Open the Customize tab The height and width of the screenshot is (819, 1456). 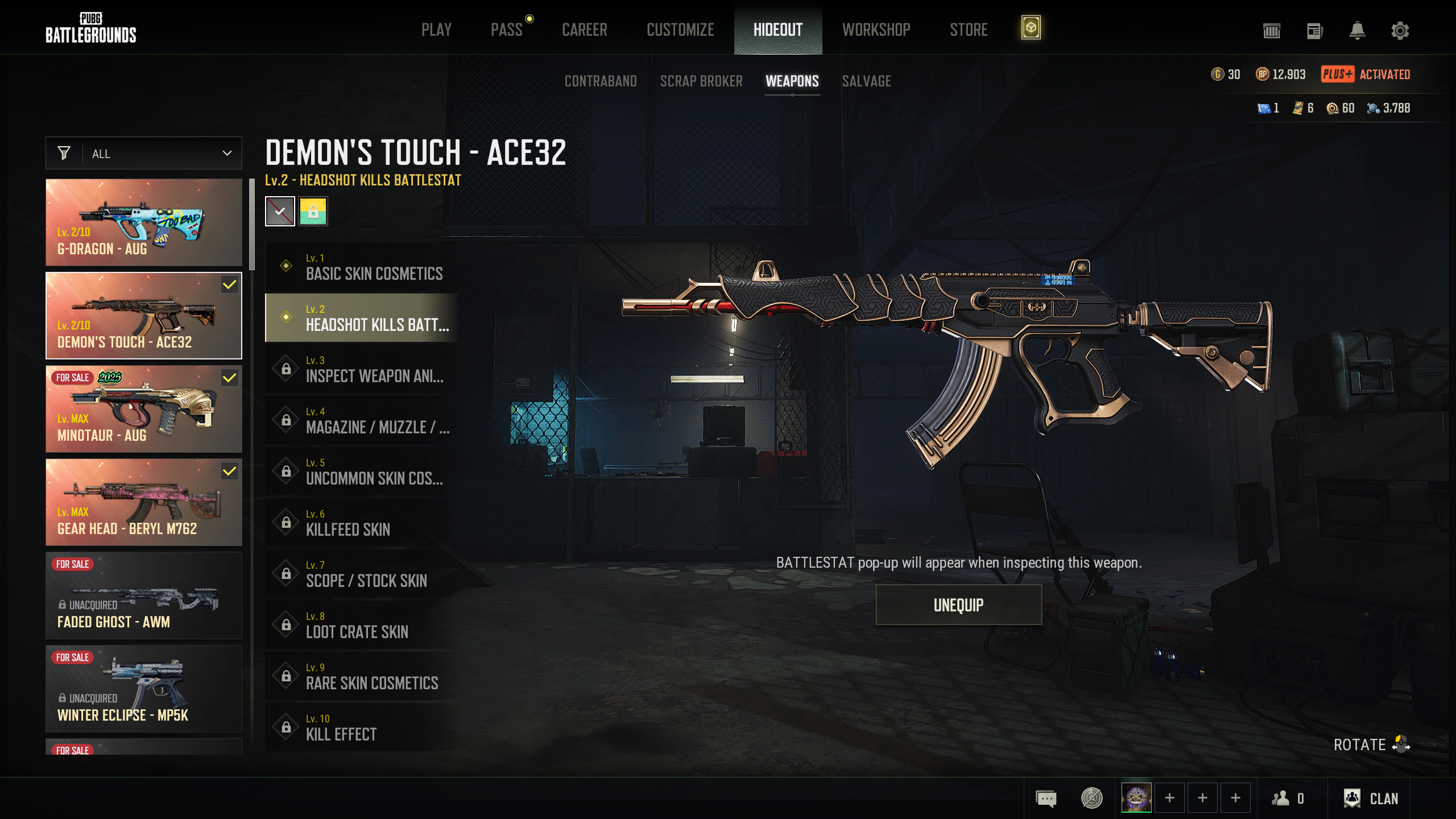click(x=680, y=30)
